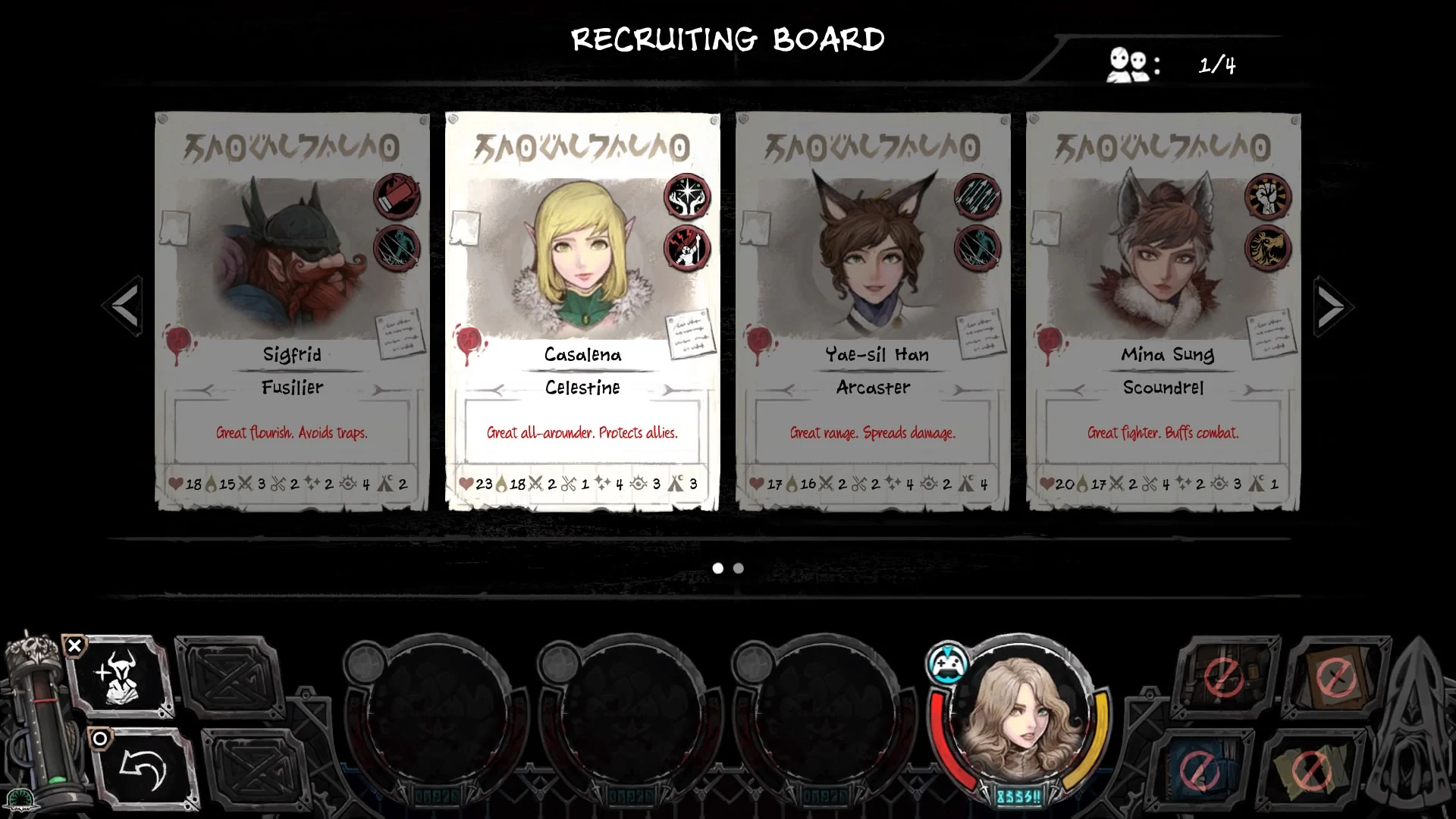Toggle the circle marker on the undo panel

[99, 738]
